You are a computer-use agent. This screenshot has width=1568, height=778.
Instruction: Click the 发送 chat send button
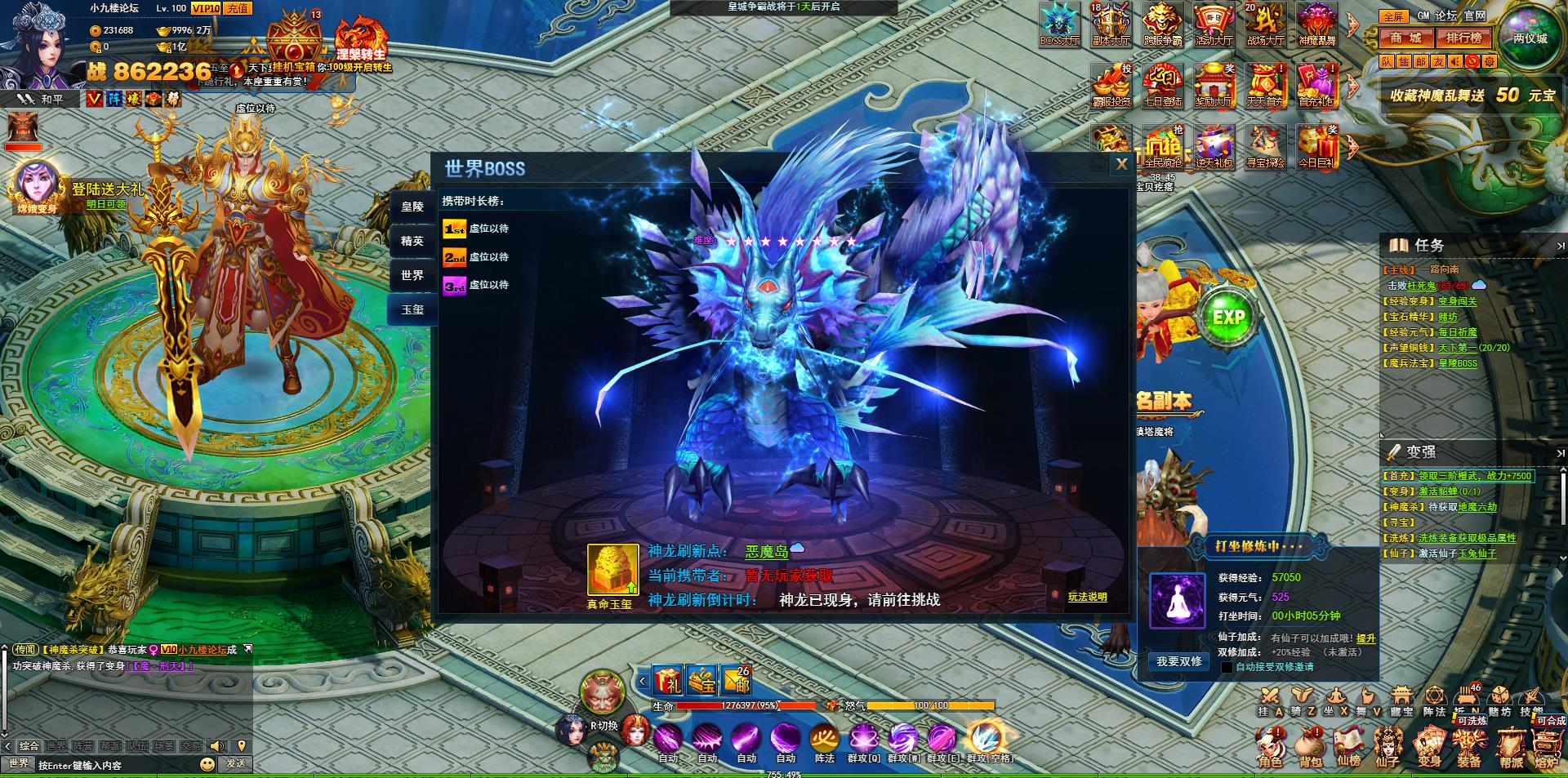pyautogui.click(x=236, y=763)
